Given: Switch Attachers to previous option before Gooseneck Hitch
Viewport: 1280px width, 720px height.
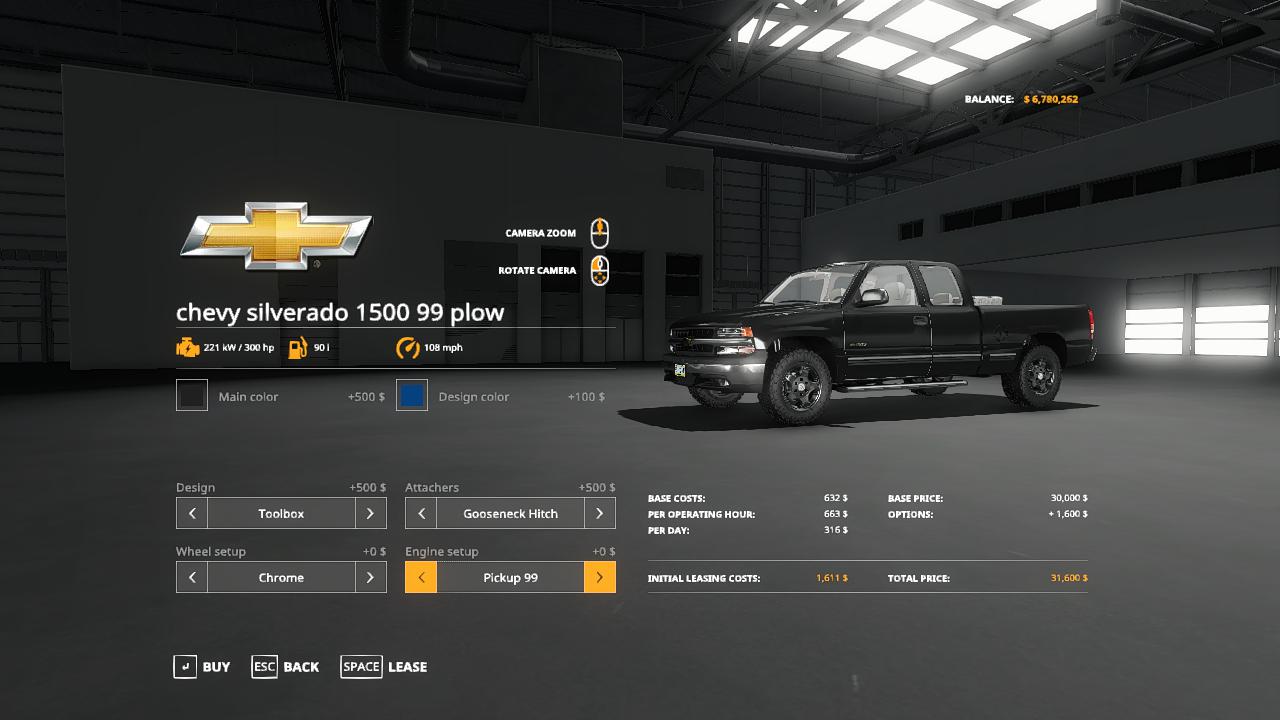Looking at the screenshot, I should point(421,514).
